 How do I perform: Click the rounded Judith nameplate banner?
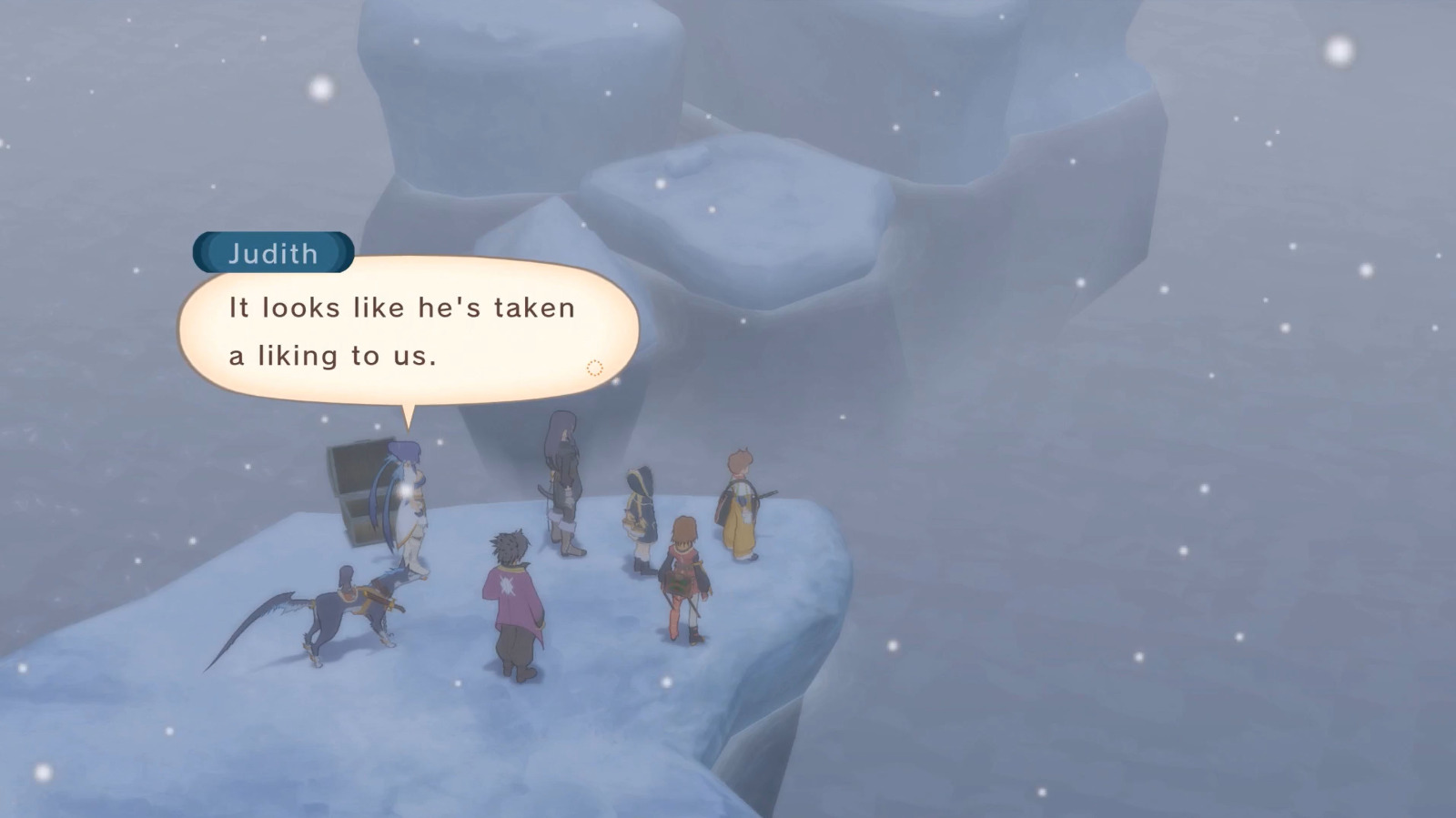pos(271,254)
